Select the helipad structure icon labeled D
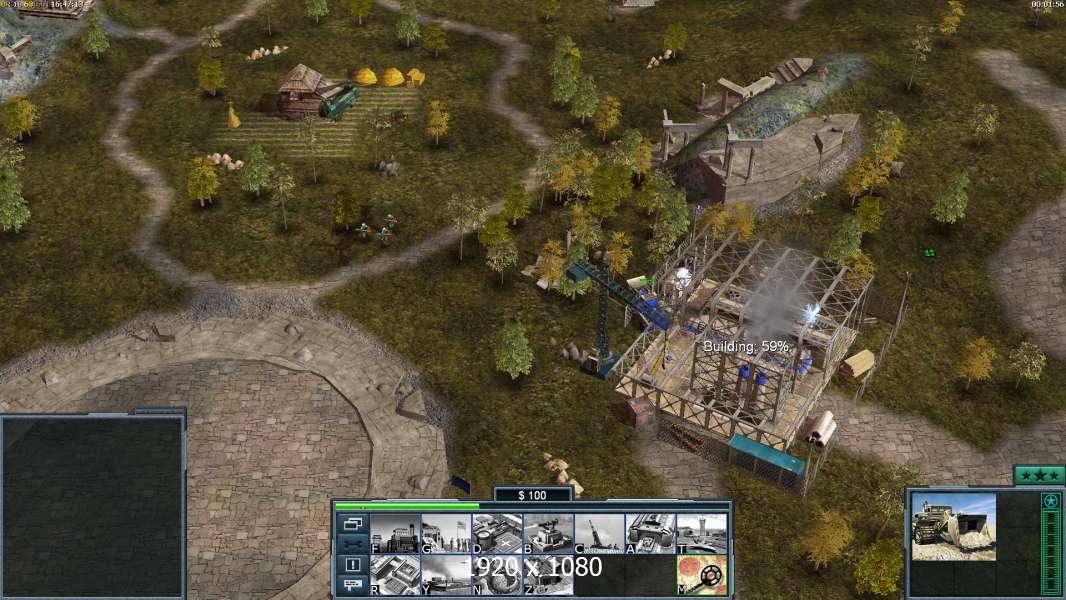 coord(497,533)
